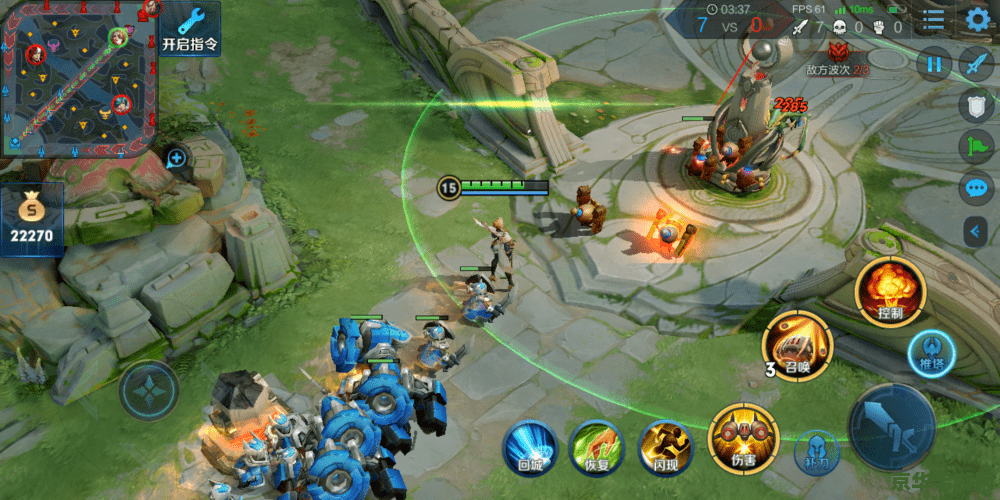Fire the 控制 explosion skill
The image size is (1000, 500).
890,290
